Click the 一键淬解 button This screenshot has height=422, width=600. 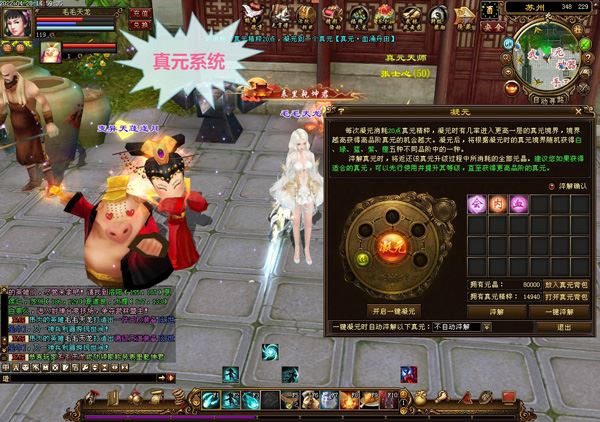pyautogui.click(x=564, y=311)
